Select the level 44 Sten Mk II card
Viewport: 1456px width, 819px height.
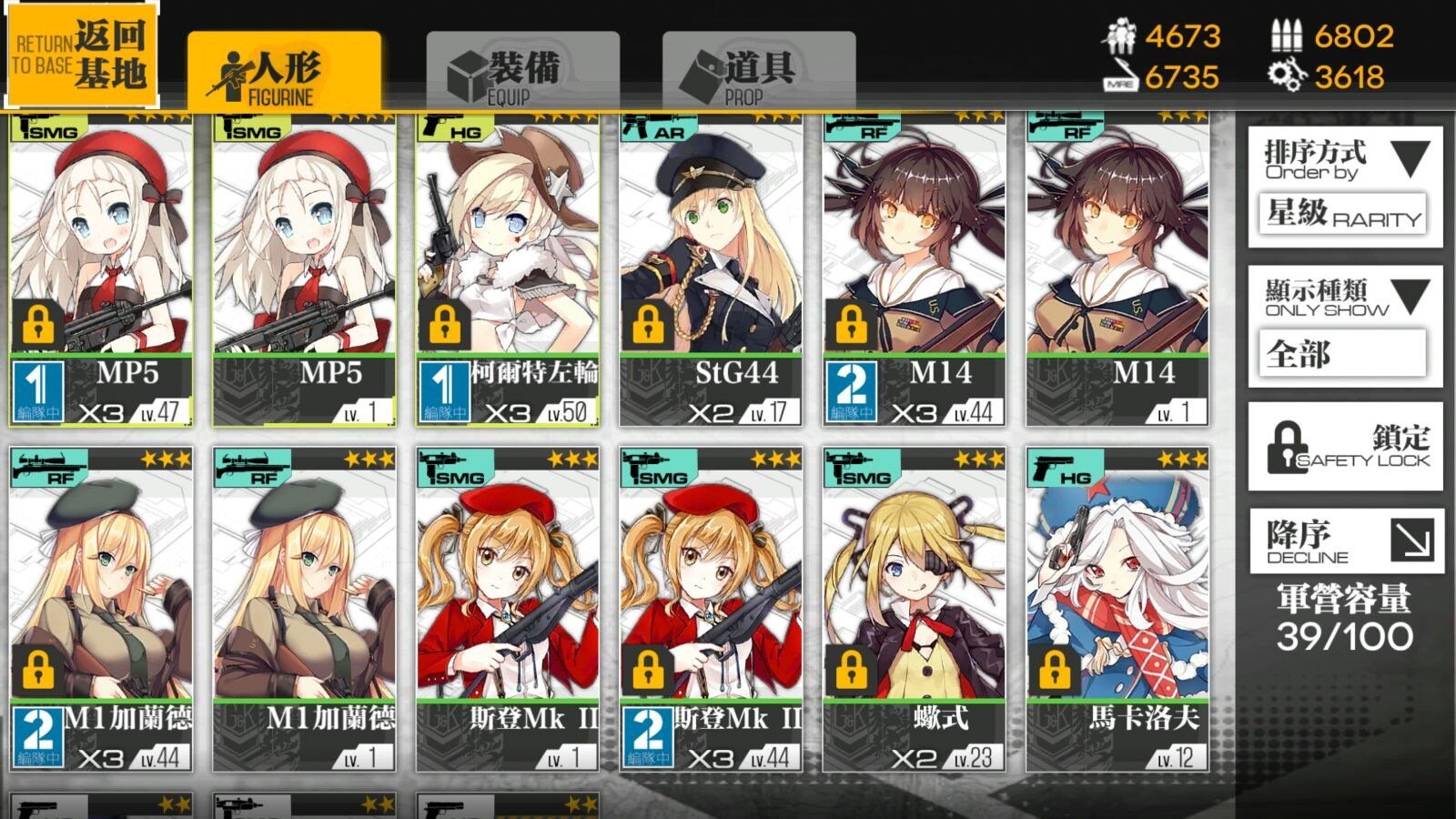pyautogui.click(x=711, y=610)
